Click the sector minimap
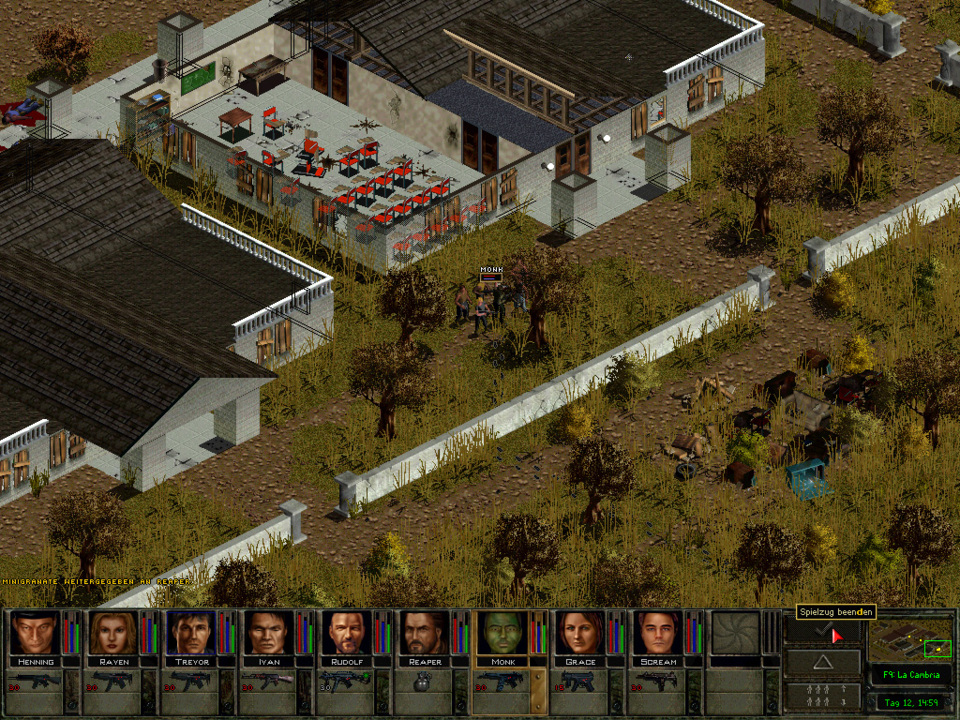 pyautogui.click(x=910, y=640)
